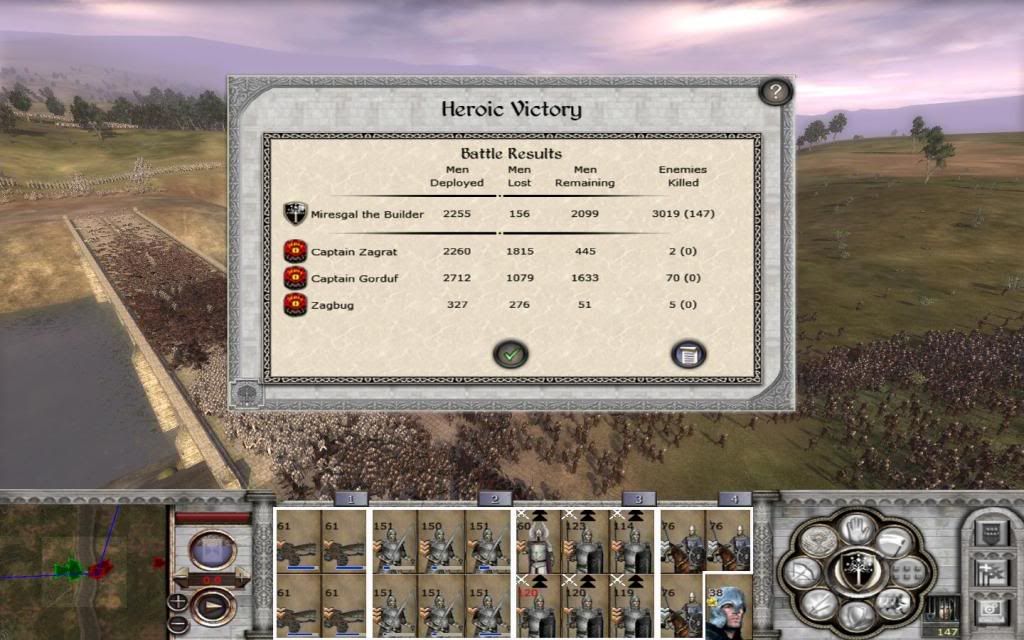Zoom in the minimap with plus button
Image resolution: width=1024 pixels, height=640 pixels.
[178, 601]
